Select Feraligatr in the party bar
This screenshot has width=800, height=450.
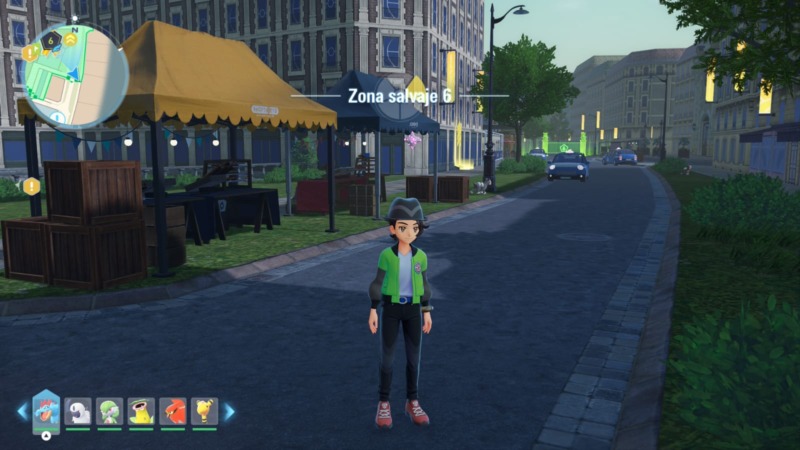pyautogui.click(x=46, y=409)
